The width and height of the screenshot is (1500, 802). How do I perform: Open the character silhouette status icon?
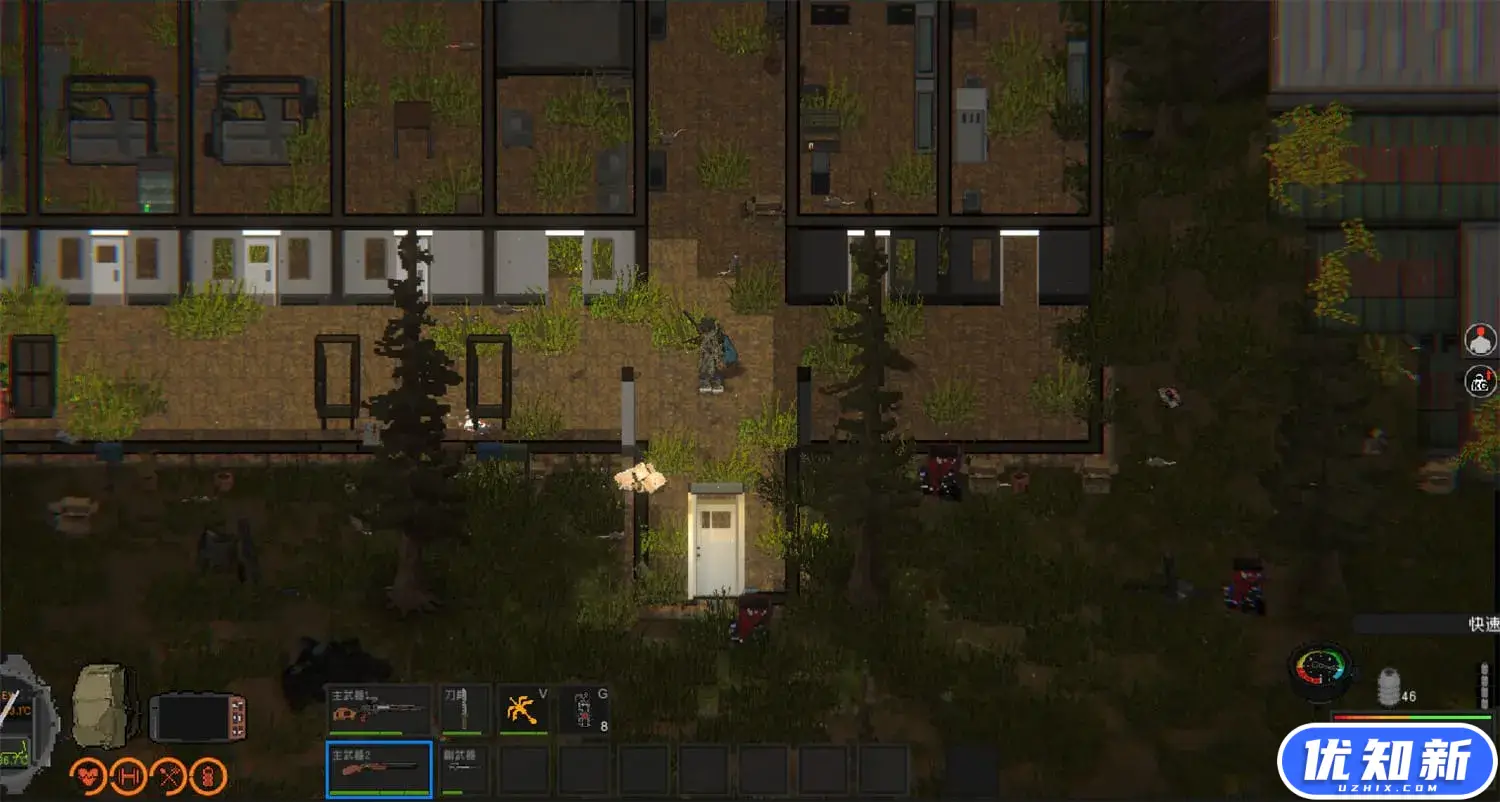(x=1481, y=340)
